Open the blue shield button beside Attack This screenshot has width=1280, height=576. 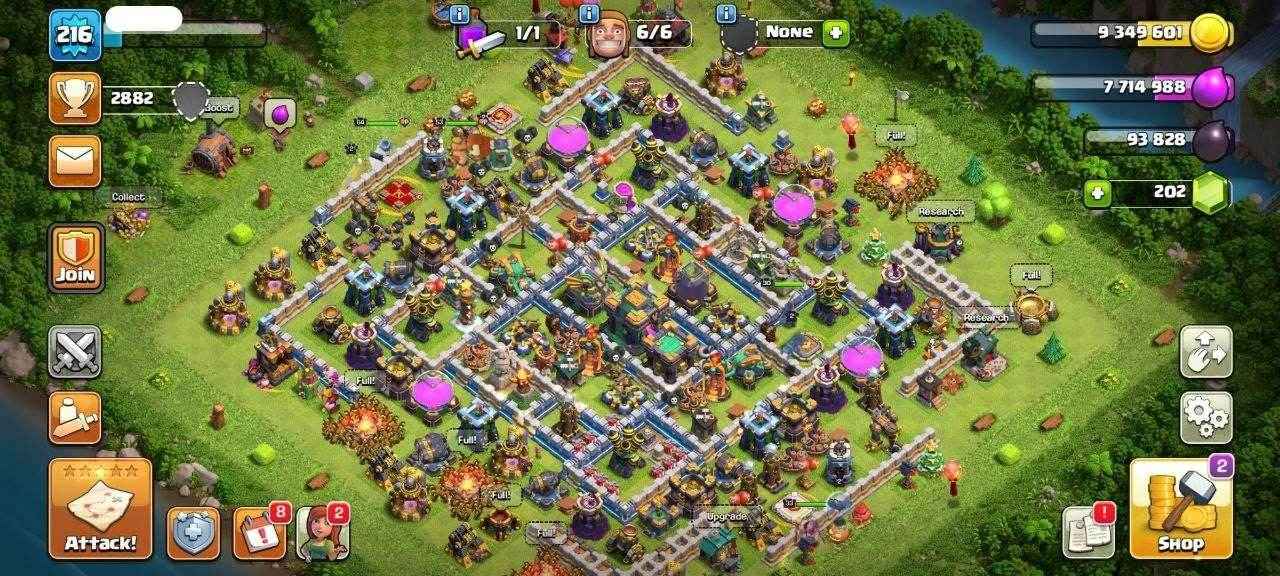pyautogui.click(x=192, y=532)
